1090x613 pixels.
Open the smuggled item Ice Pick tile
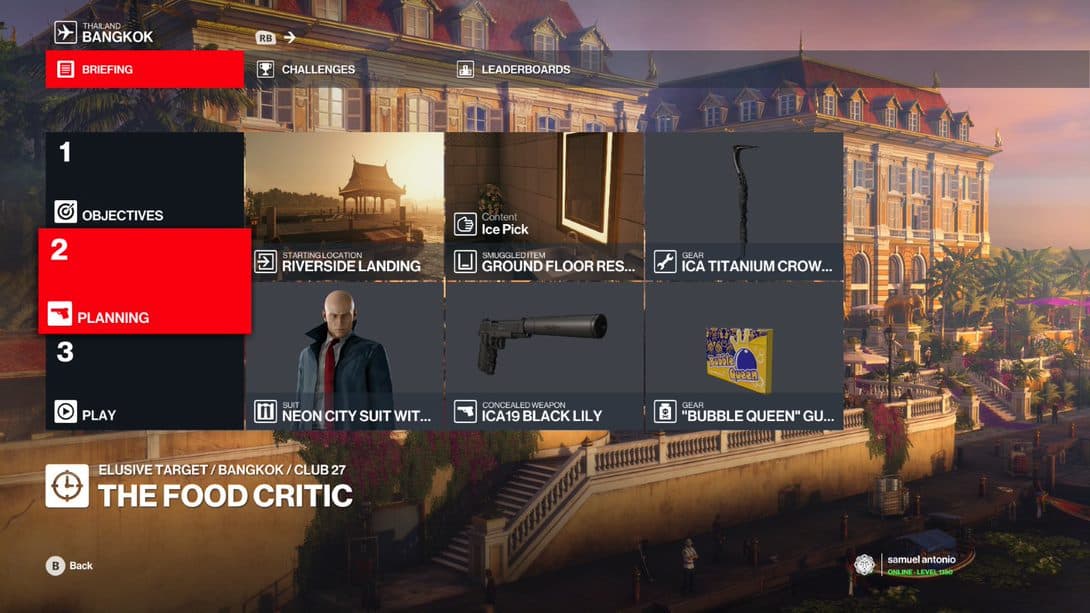pyautogui.click(x=544, y=206)
